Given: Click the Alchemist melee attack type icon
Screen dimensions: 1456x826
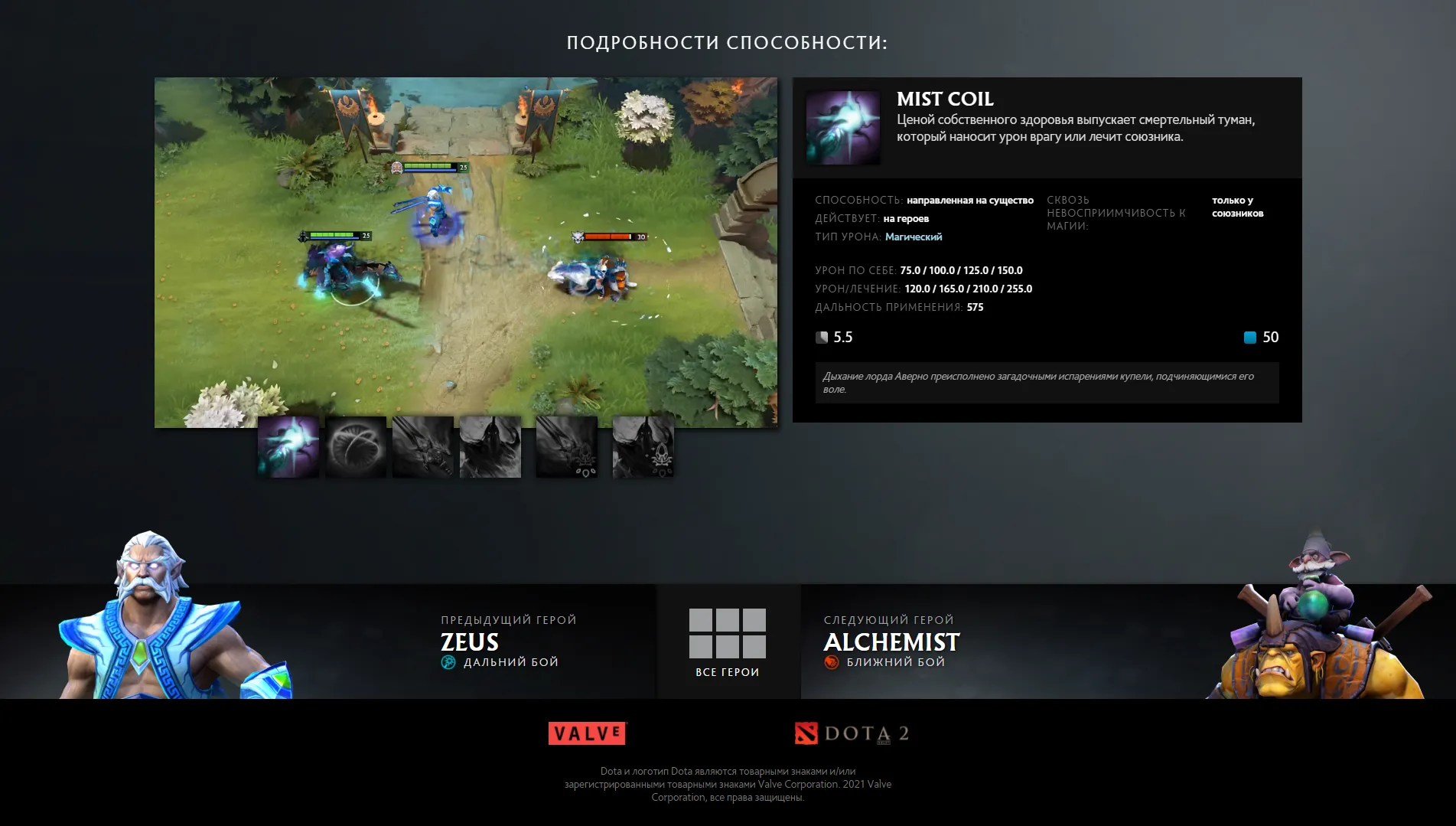Looking at the screenshot, I should [x=831, y=661].
